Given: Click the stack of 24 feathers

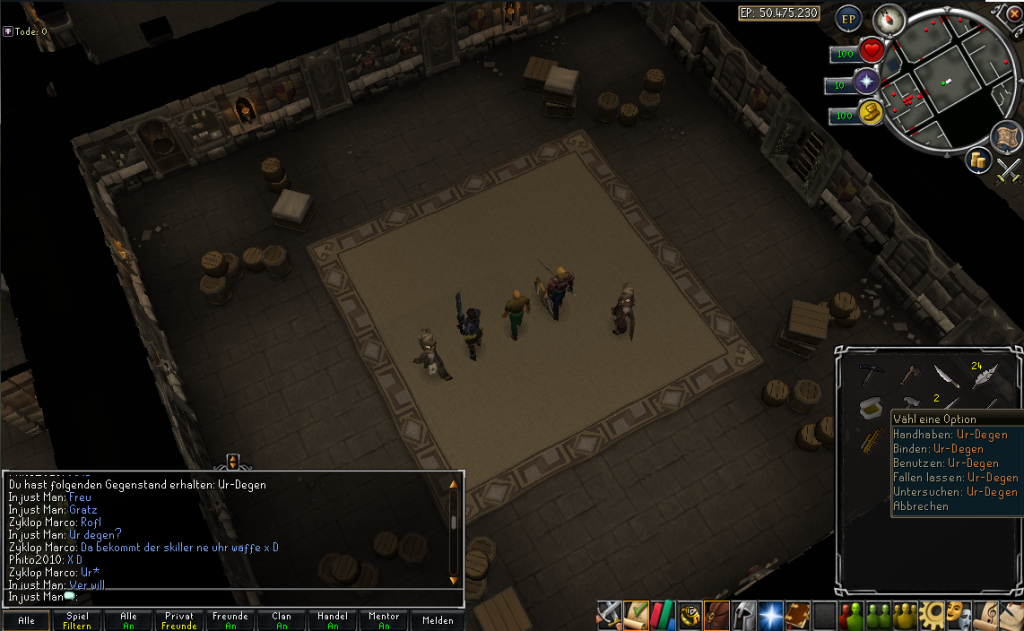Looking at the screenshot, I should [983, 375].
